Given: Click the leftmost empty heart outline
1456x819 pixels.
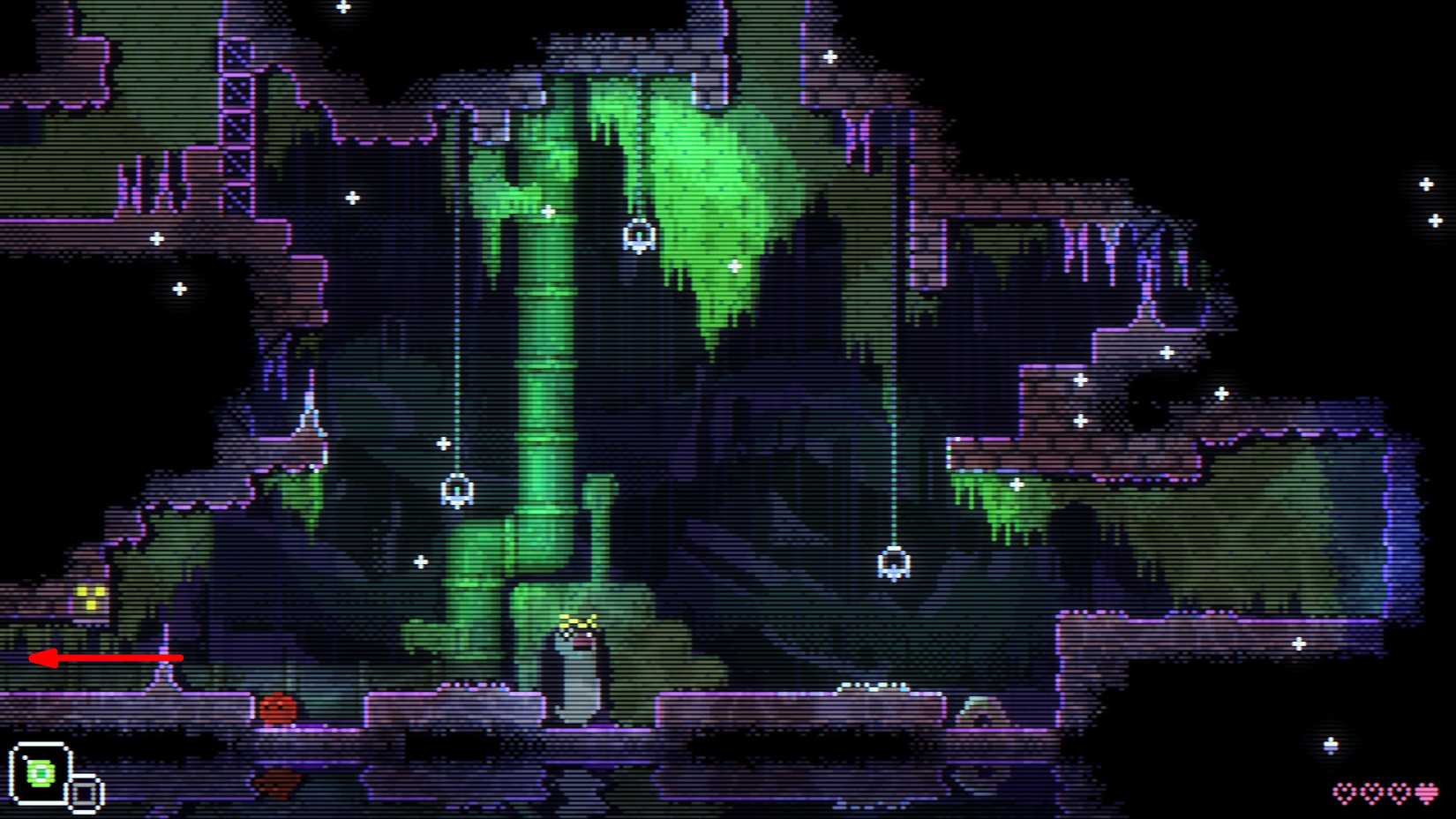Looking at the screenshot, I should [1345, 790].
